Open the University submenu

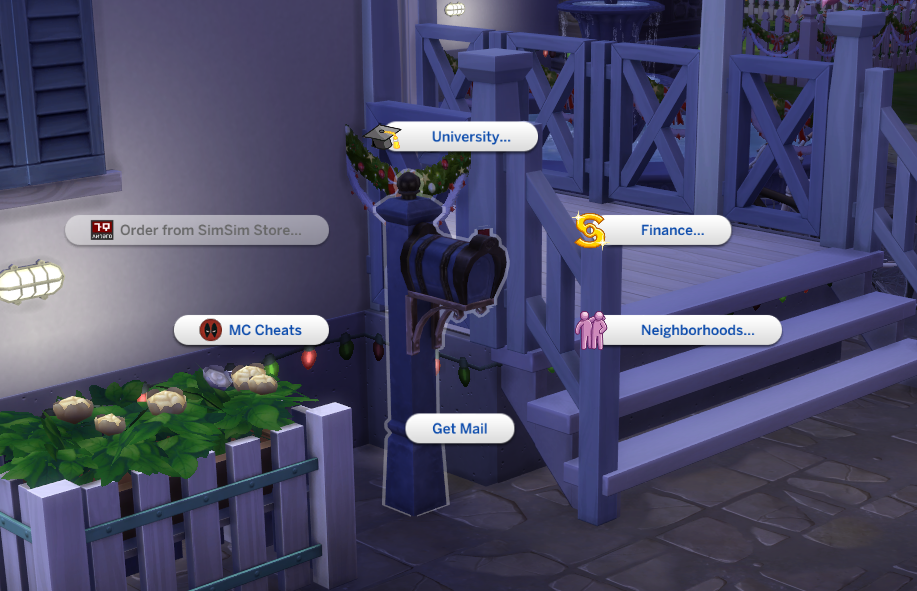tap(470, 137)
